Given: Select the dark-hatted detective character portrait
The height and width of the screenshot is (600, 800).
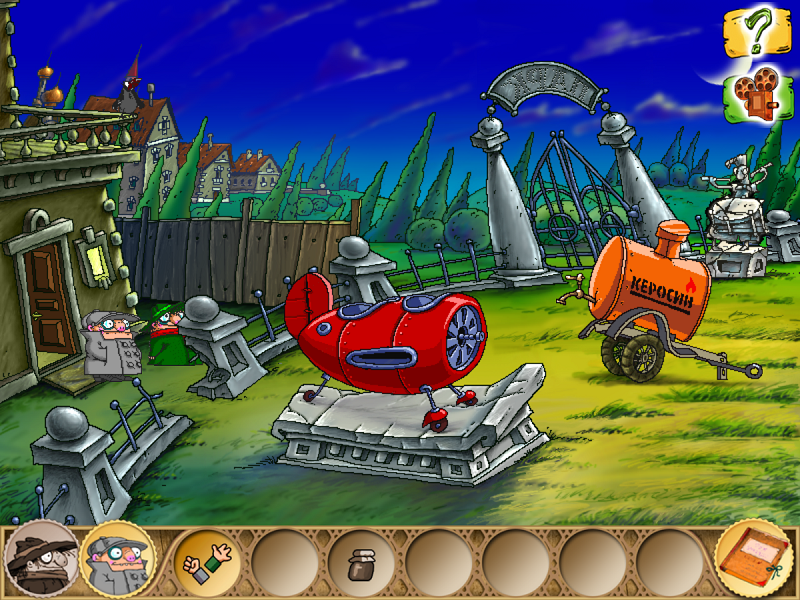Looking at the screenshot, I should (x=40, y=559).
